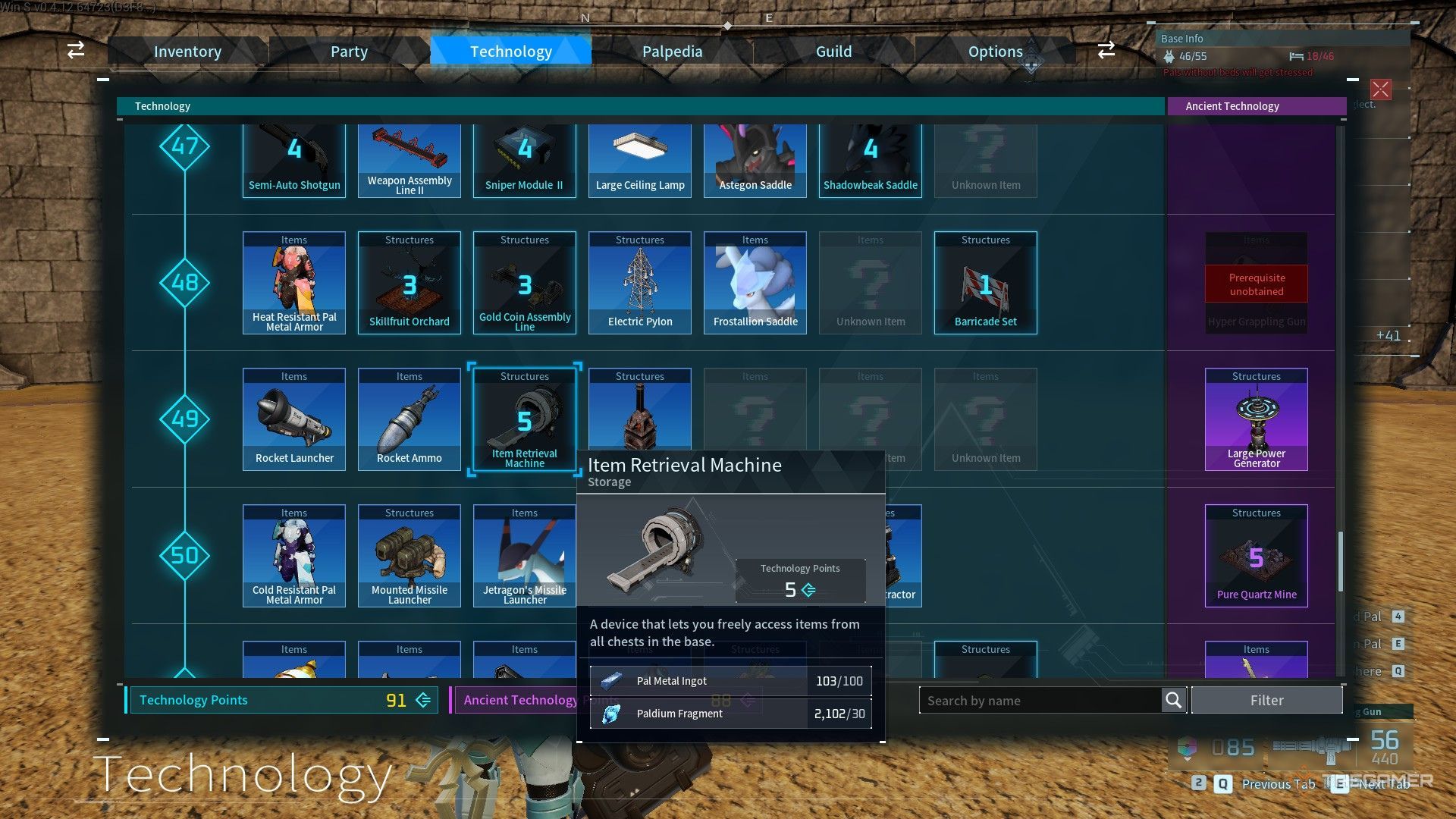1456x819 pixels.
Task: Choose the Frostallion Saddle technology
Action: click(755, 282)
